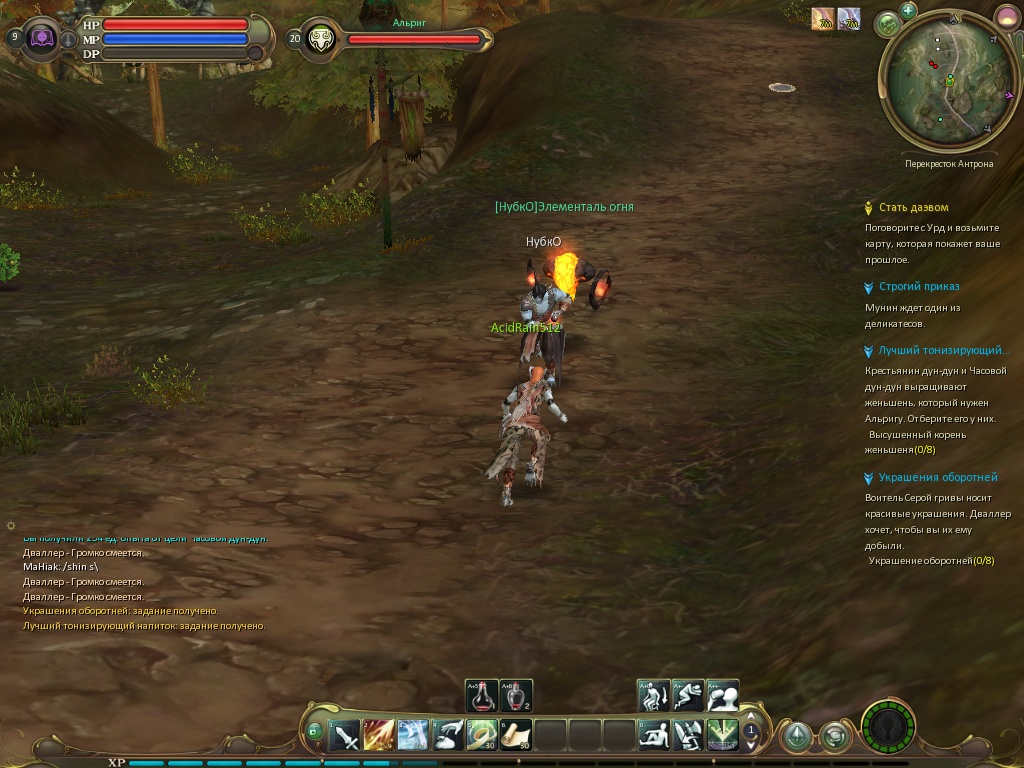Activate the sitting rest action

click(654, 736)
